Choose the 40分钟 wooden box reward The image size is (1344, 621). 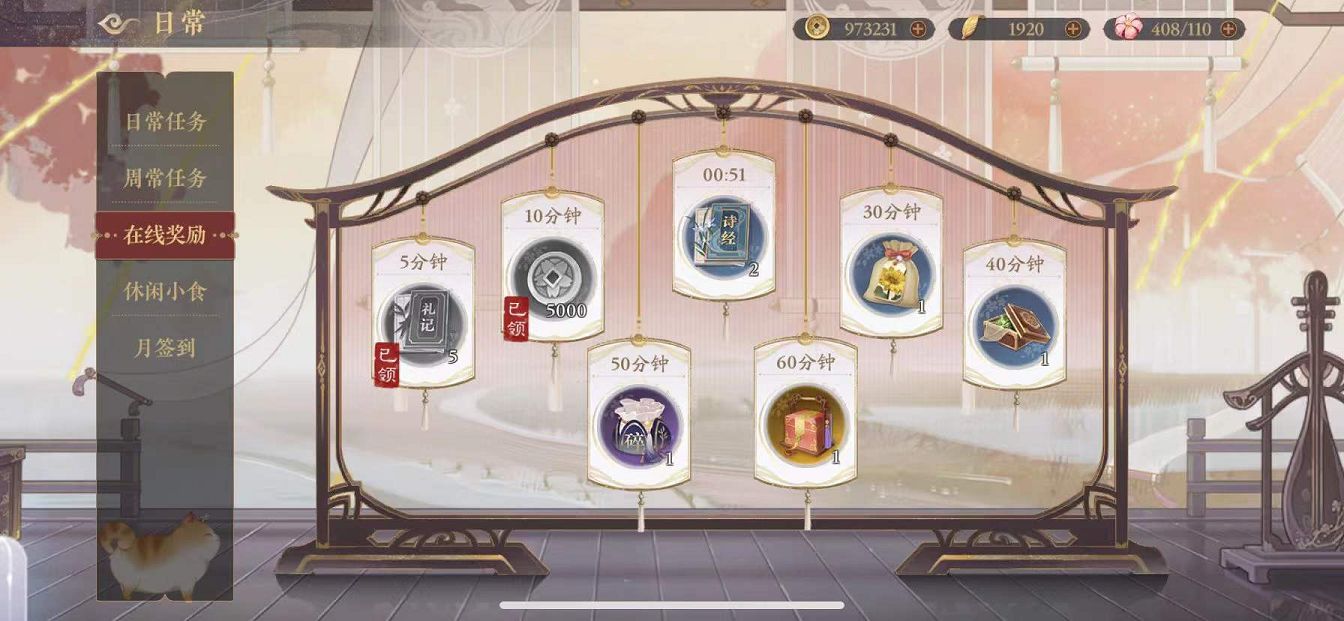(x=1013, y=326)
